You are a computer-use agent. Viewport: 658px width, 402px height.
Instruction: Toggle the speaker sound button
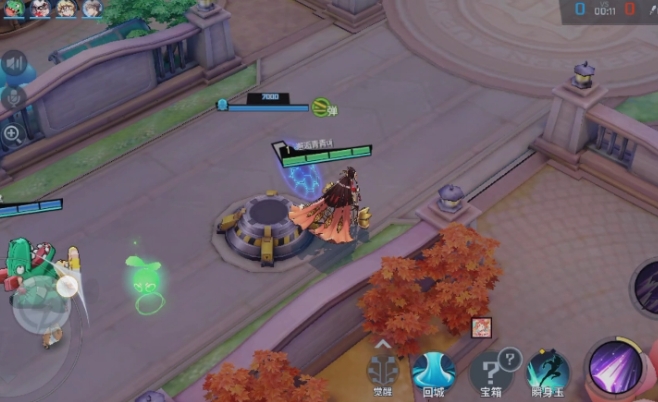coord(14,65)
